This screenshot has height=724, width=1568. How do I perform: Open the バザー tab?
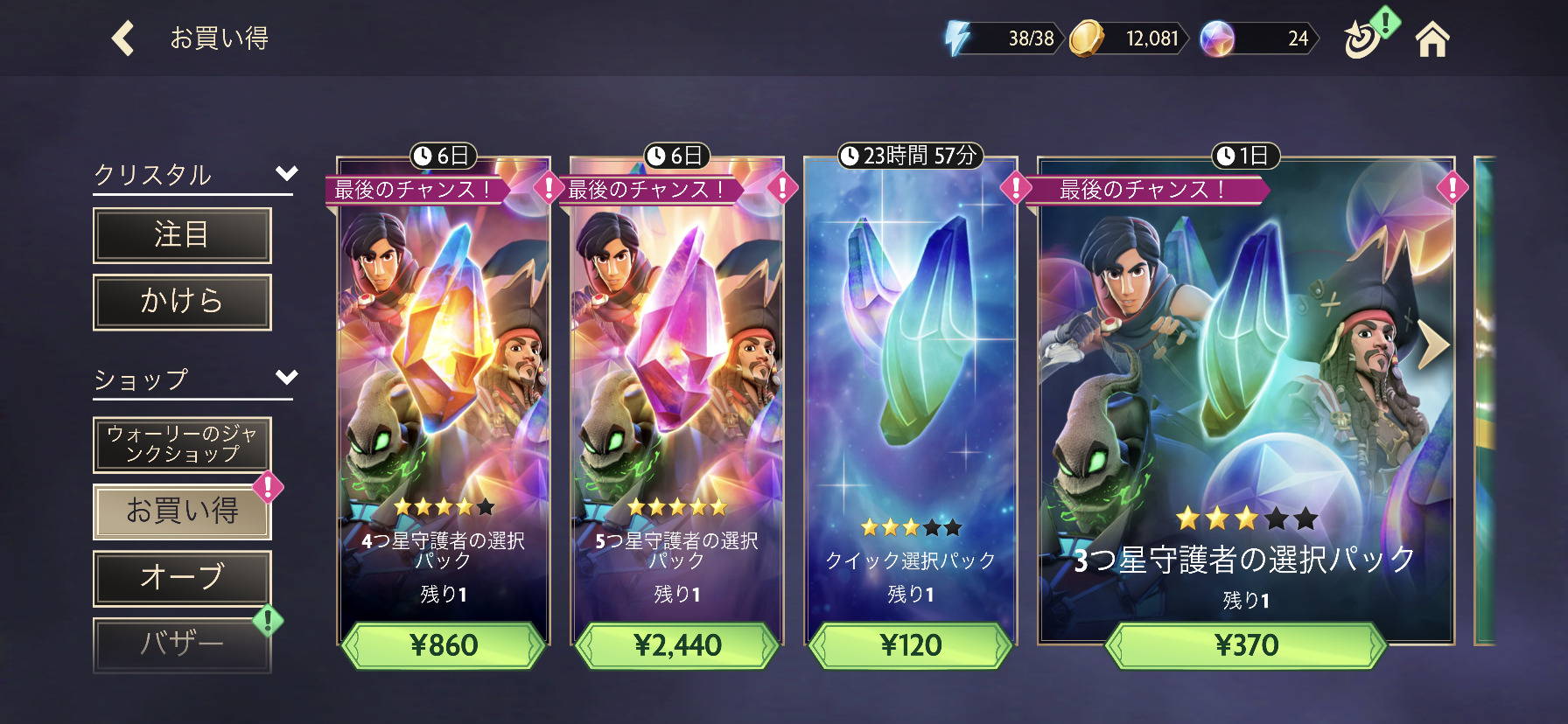[x=182, y=645]
